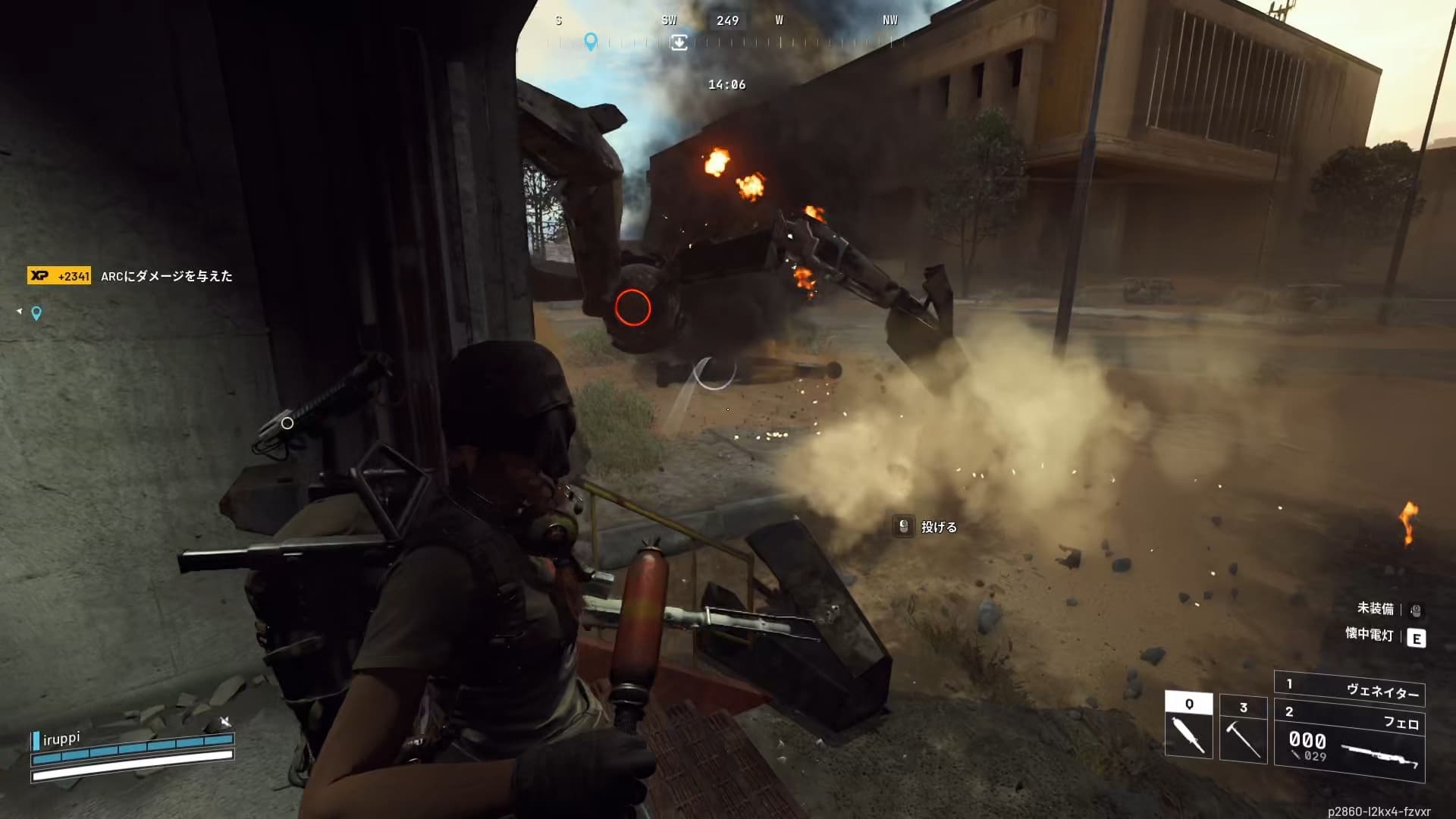Image resolution: width=1456 pixels, height=819 pixels.
Task: Click the blue location pin beside the XP notice
Action: point(36,313)
